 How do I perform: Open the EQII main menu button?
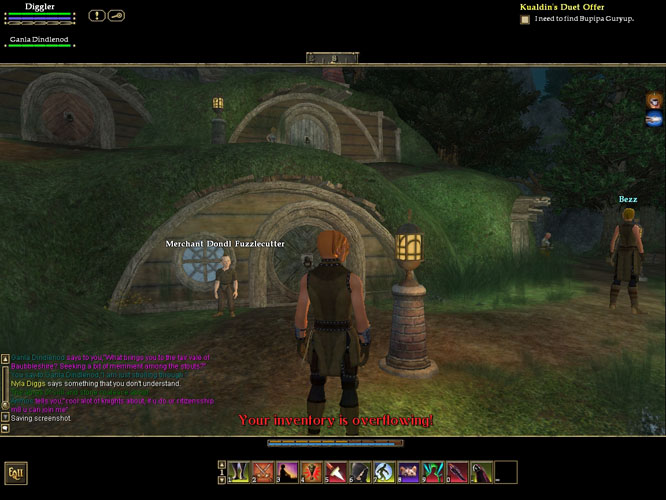click(x=15, y=473)
